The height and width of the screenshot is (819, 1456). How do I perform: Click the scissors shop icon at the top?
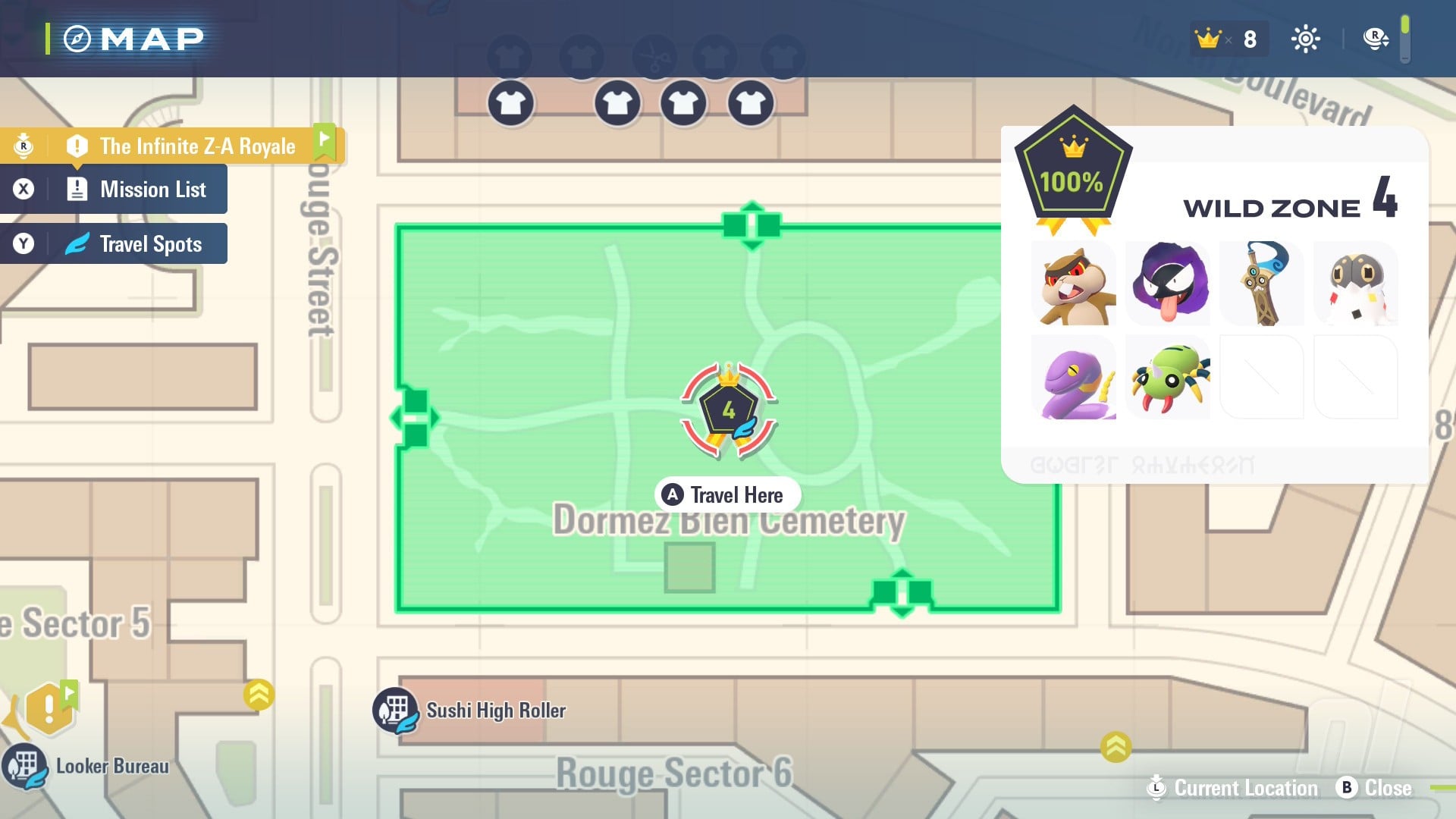654,57
